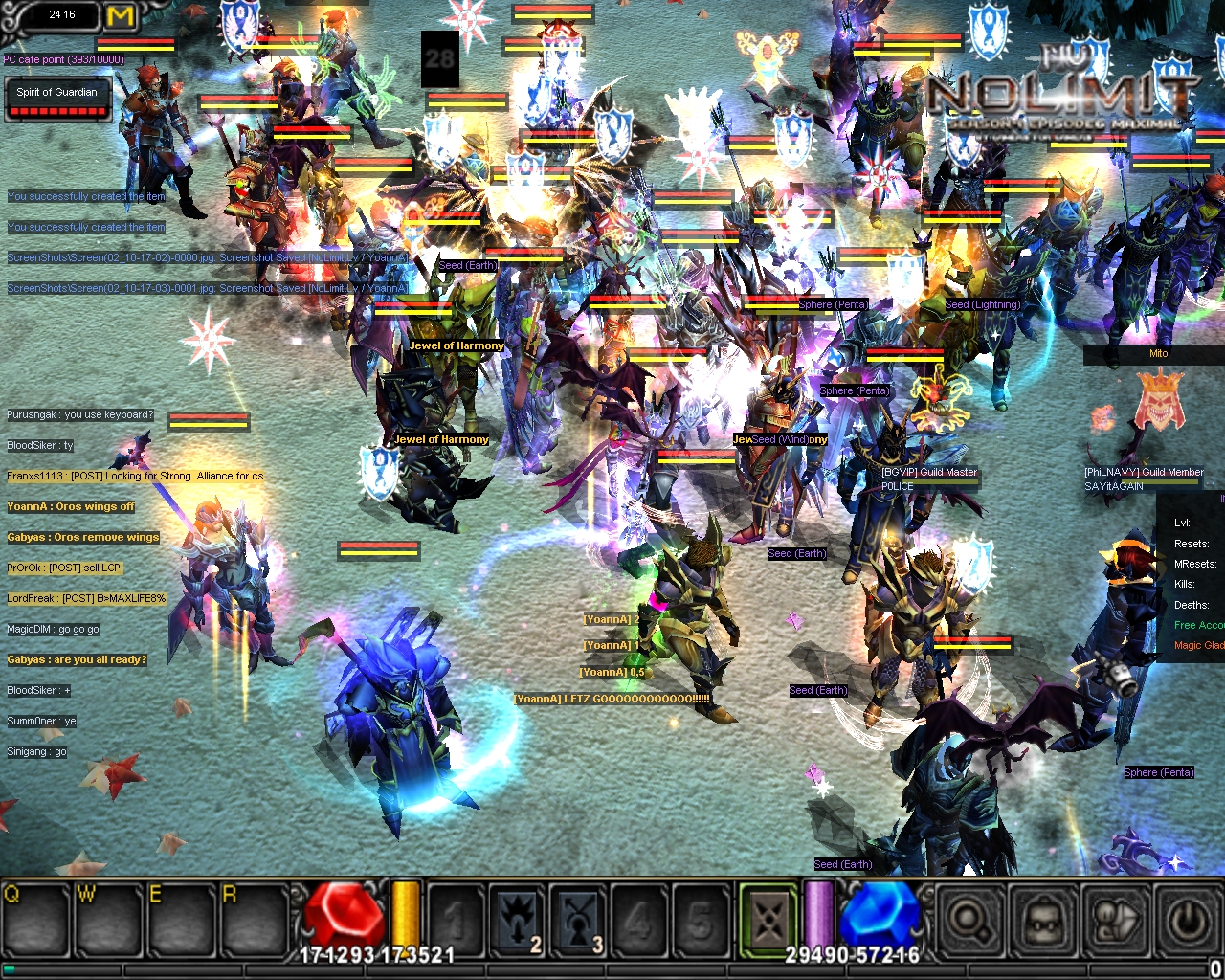Select the green-framed active skill icon
The width and height of the screenshot is (1225, 980).
click(x=768, y=921)
